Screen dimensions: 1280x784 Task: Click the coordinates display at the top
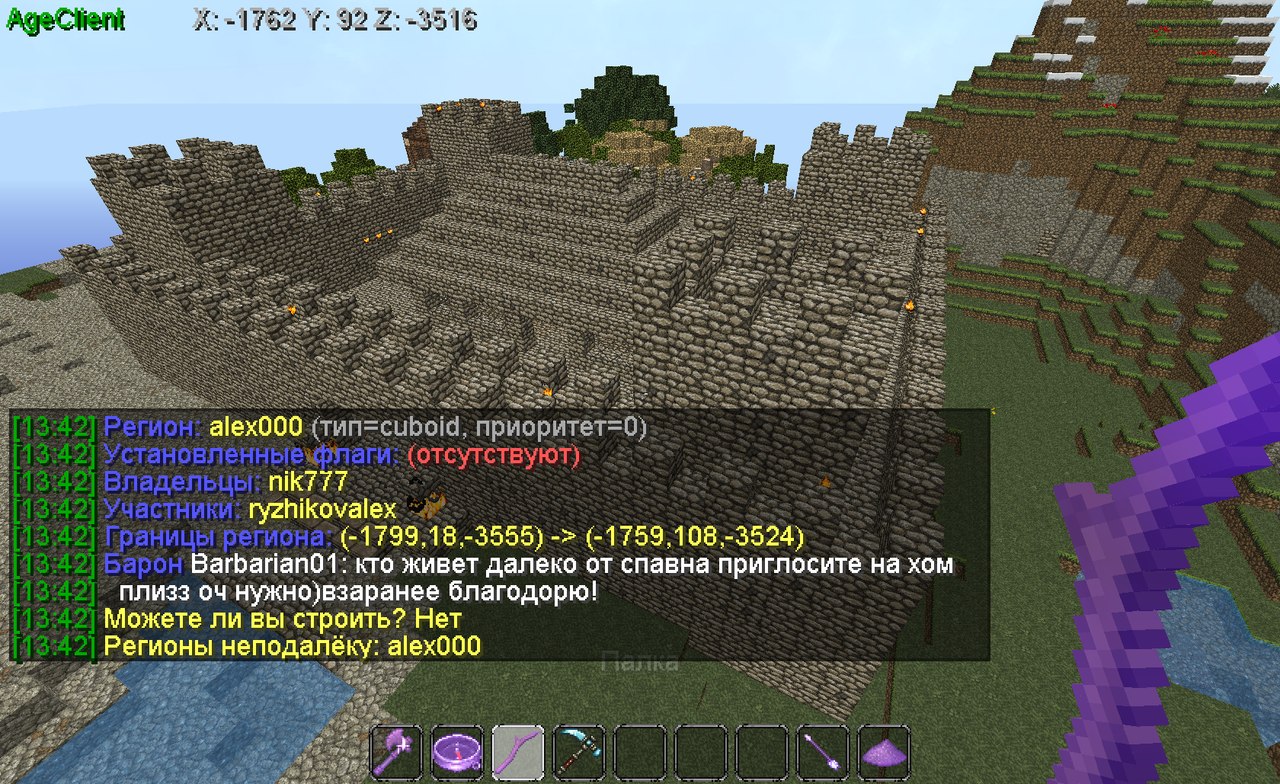pyautogui.click(x=335, y=18)
